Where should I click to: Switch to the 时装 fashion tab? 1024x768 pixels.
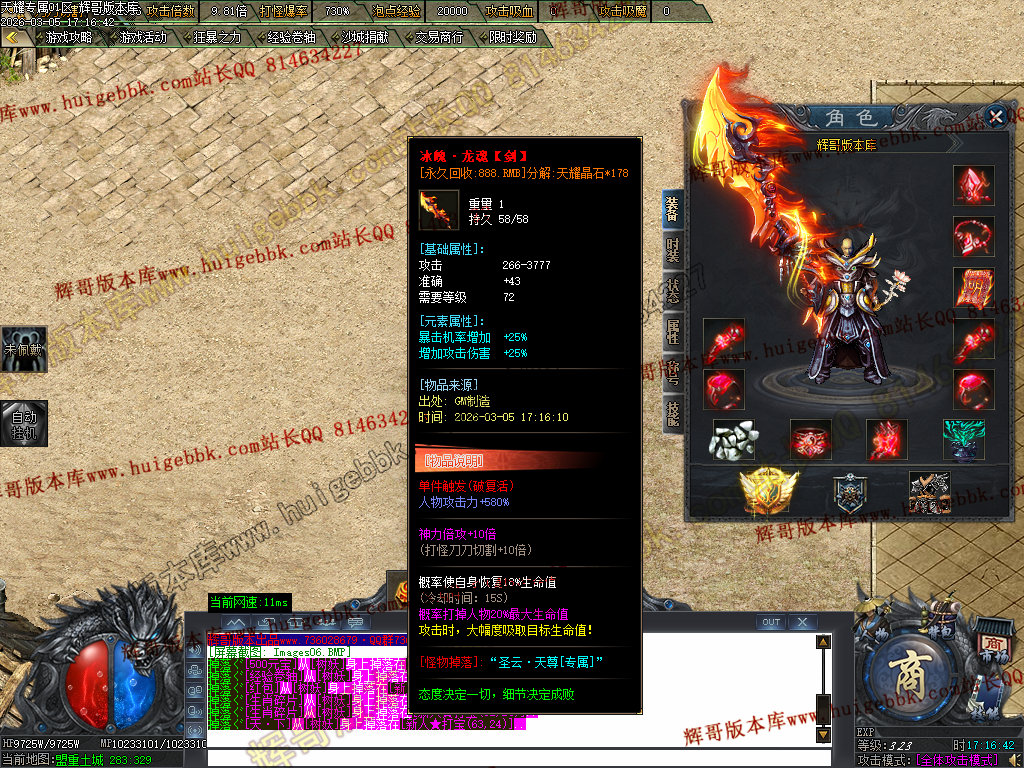click(x=673, y=250)
